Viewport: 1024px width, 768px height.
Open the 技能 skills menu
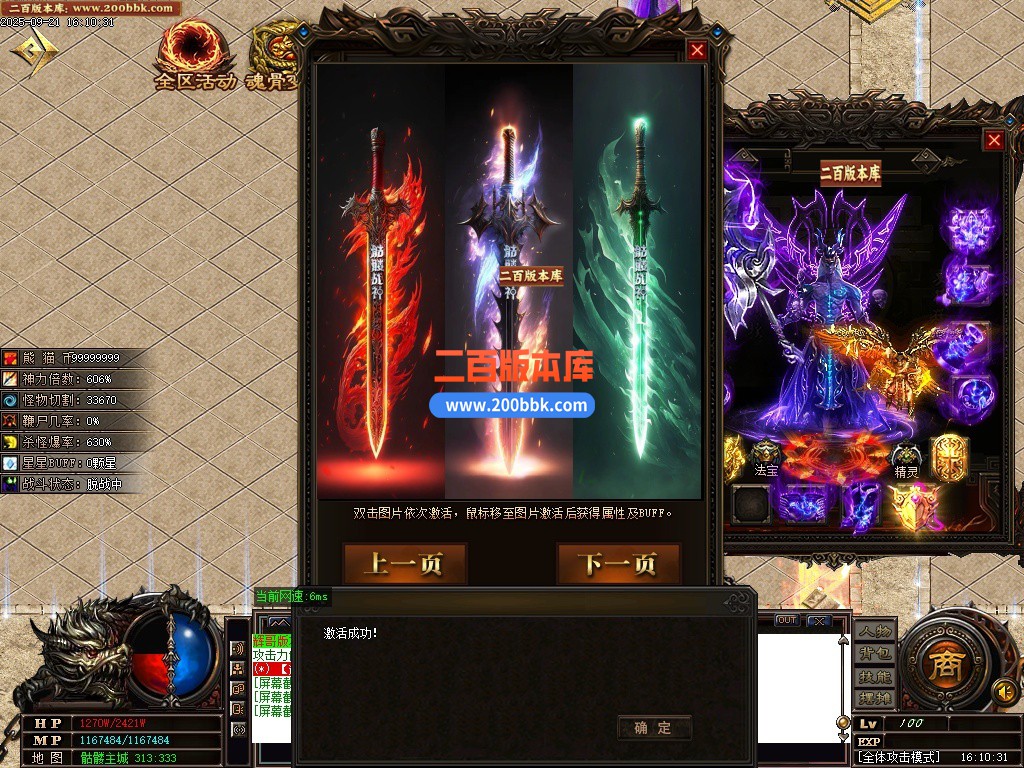coord(874,677)
